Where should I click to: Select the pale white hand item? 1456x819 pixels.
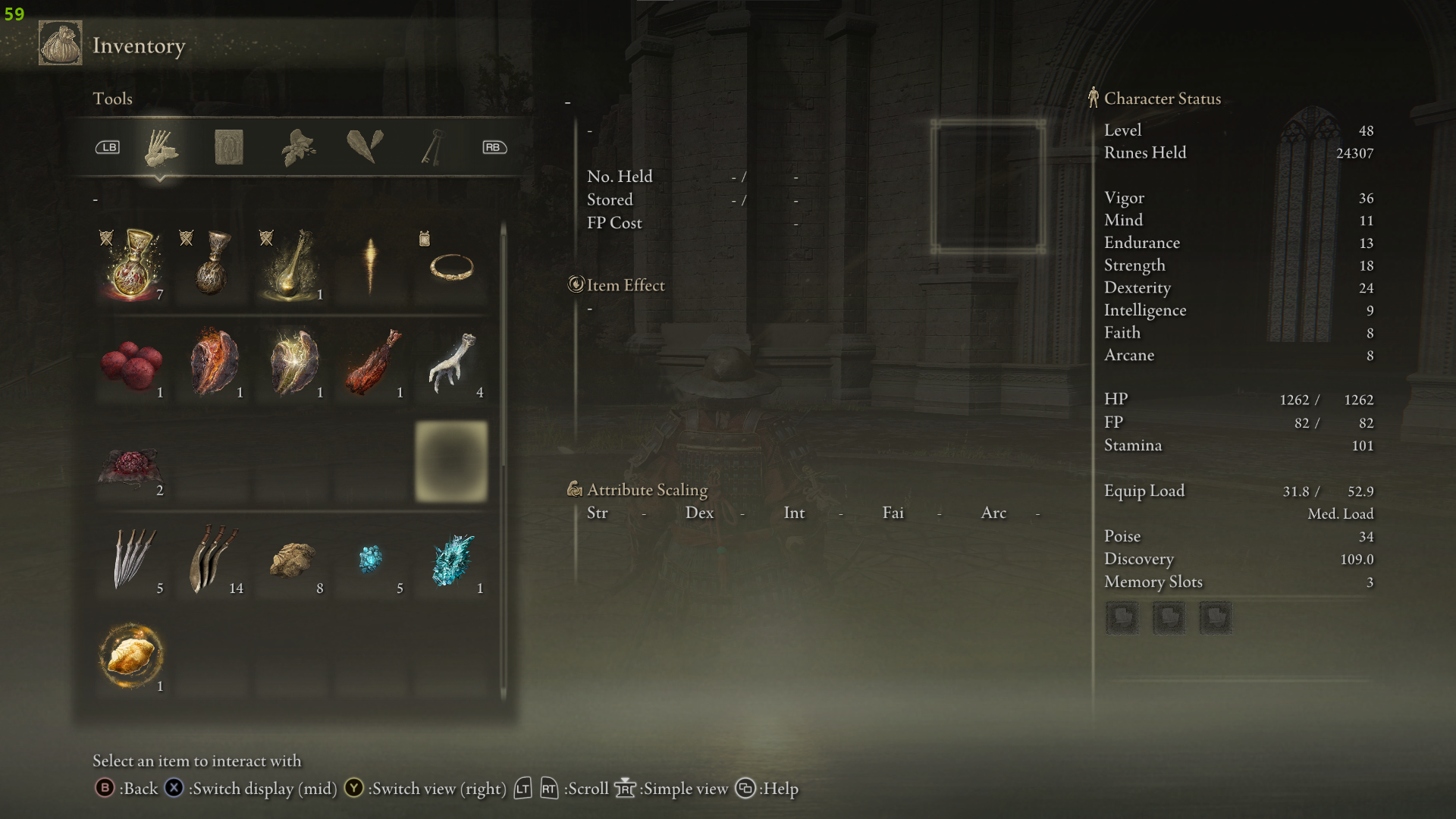tap(452, 362)
